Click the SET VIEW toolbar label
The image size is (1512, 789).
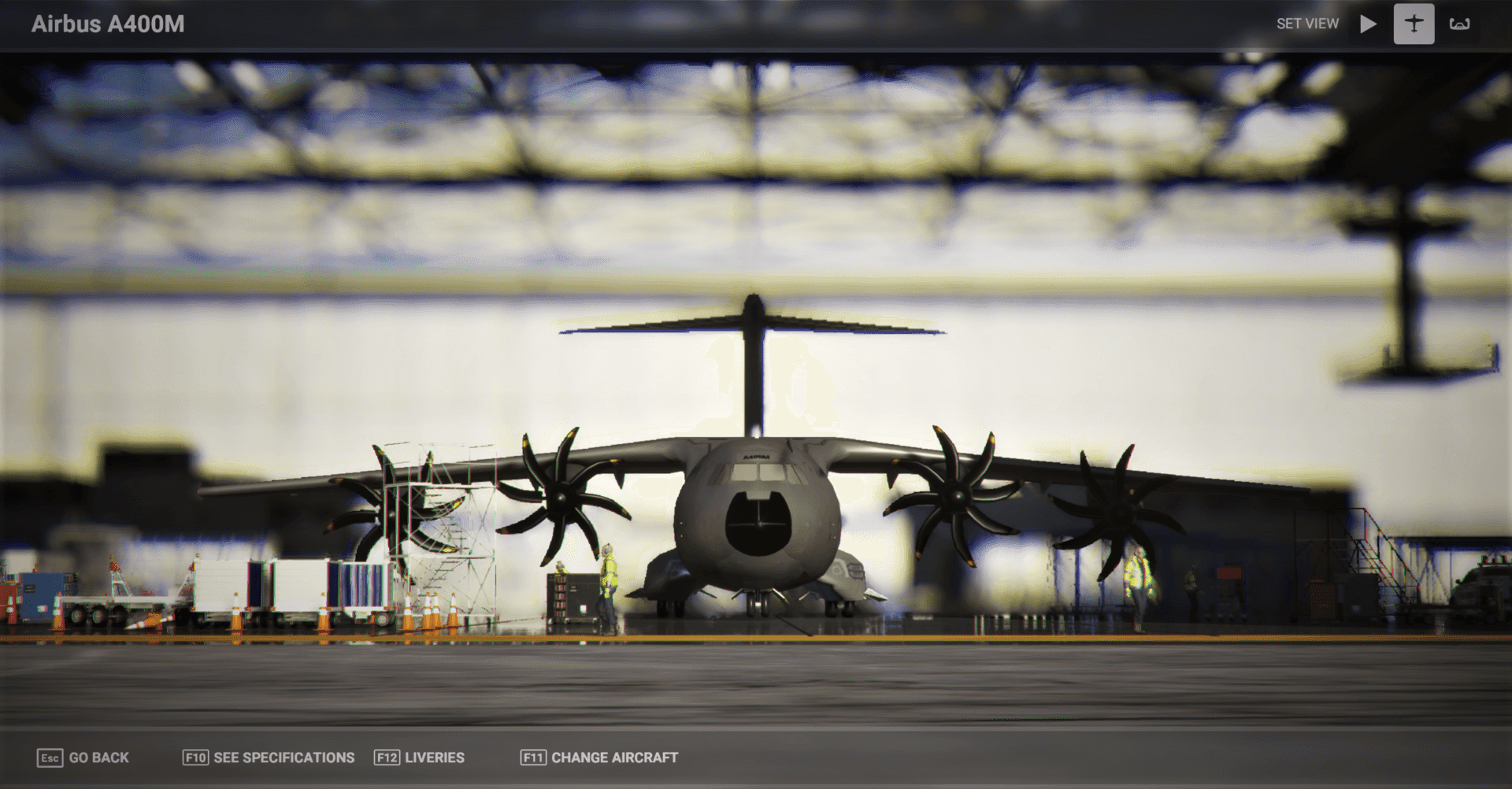tap(1307, 23)
